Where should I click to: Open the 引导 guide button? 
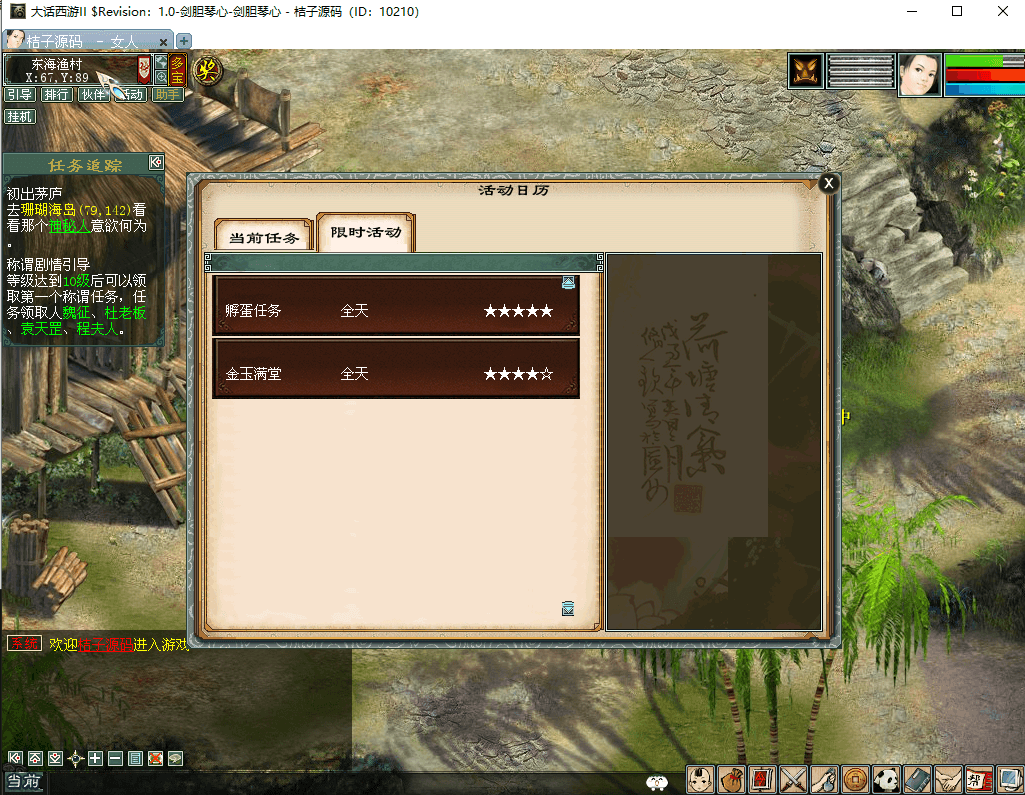tap(20, 95)
